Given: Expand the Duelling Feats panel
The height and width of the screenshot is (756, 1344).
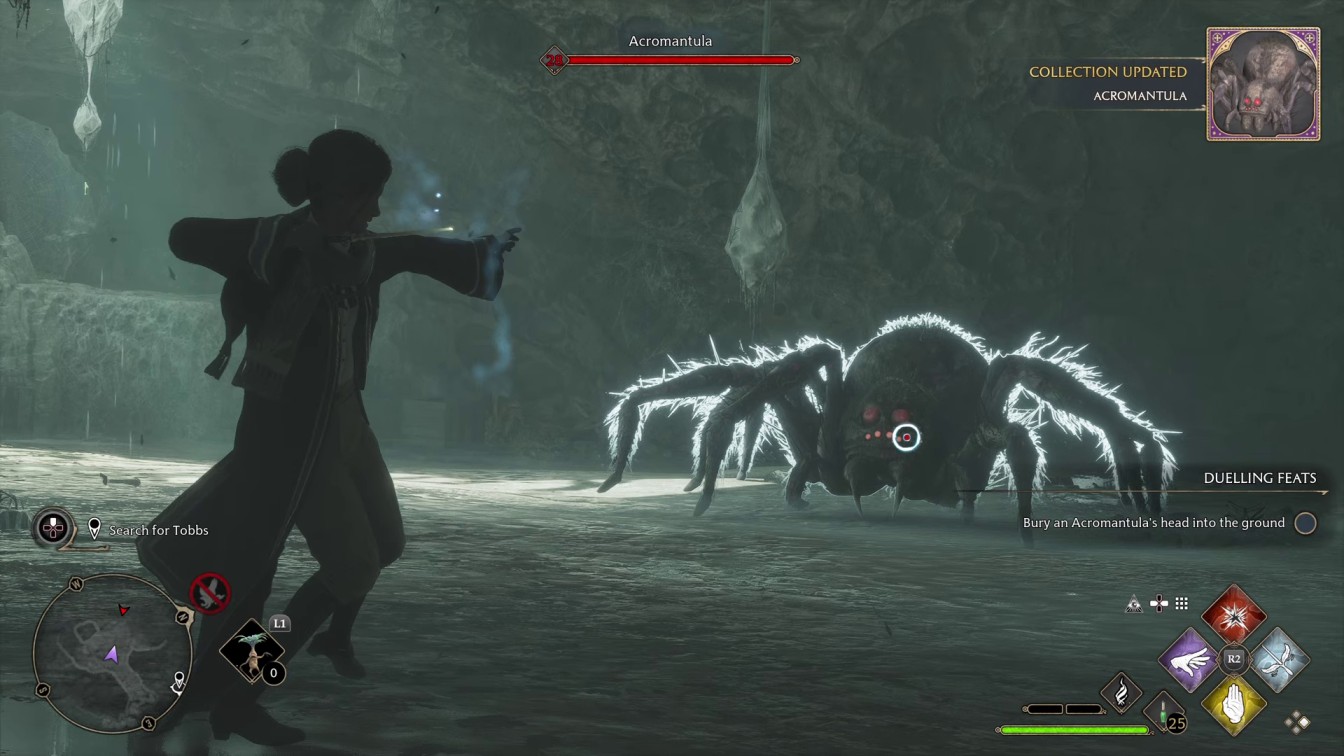Looking at the screenshot, I should 1306,522.
